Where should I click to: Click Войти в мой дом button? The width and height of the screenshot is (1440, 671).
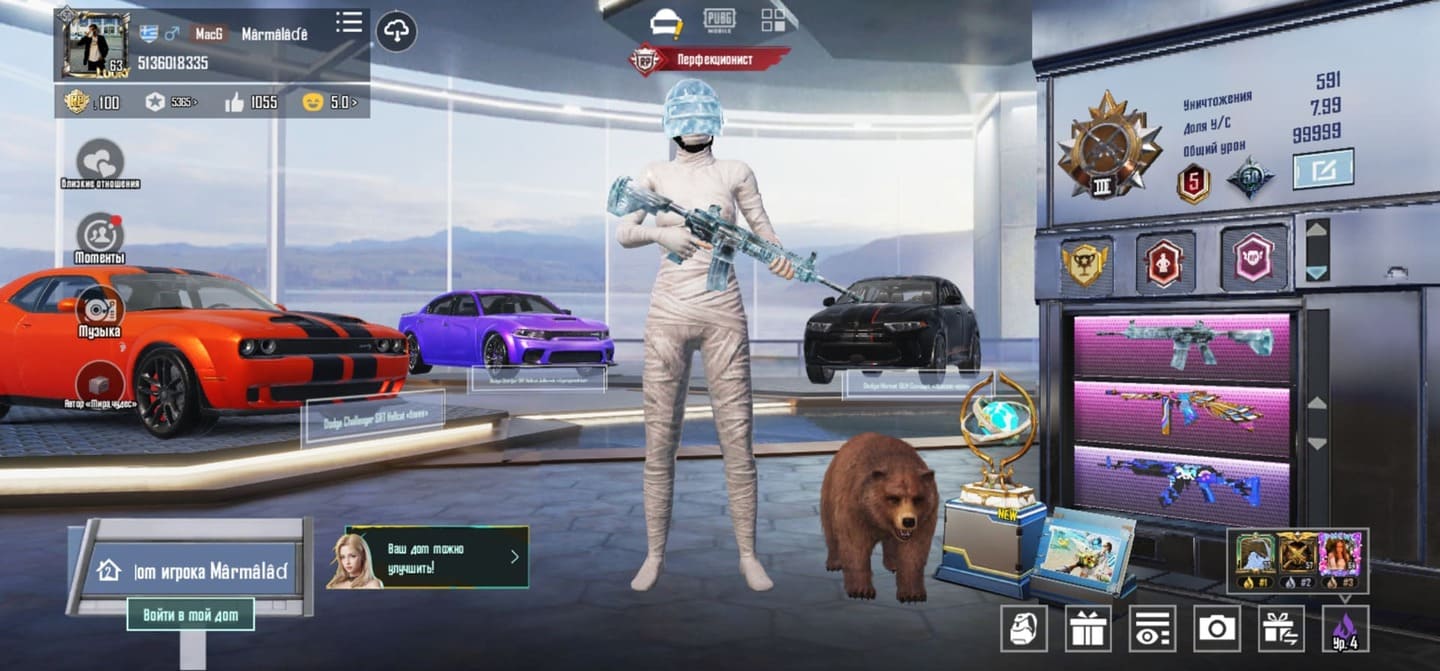coord(190,615)
